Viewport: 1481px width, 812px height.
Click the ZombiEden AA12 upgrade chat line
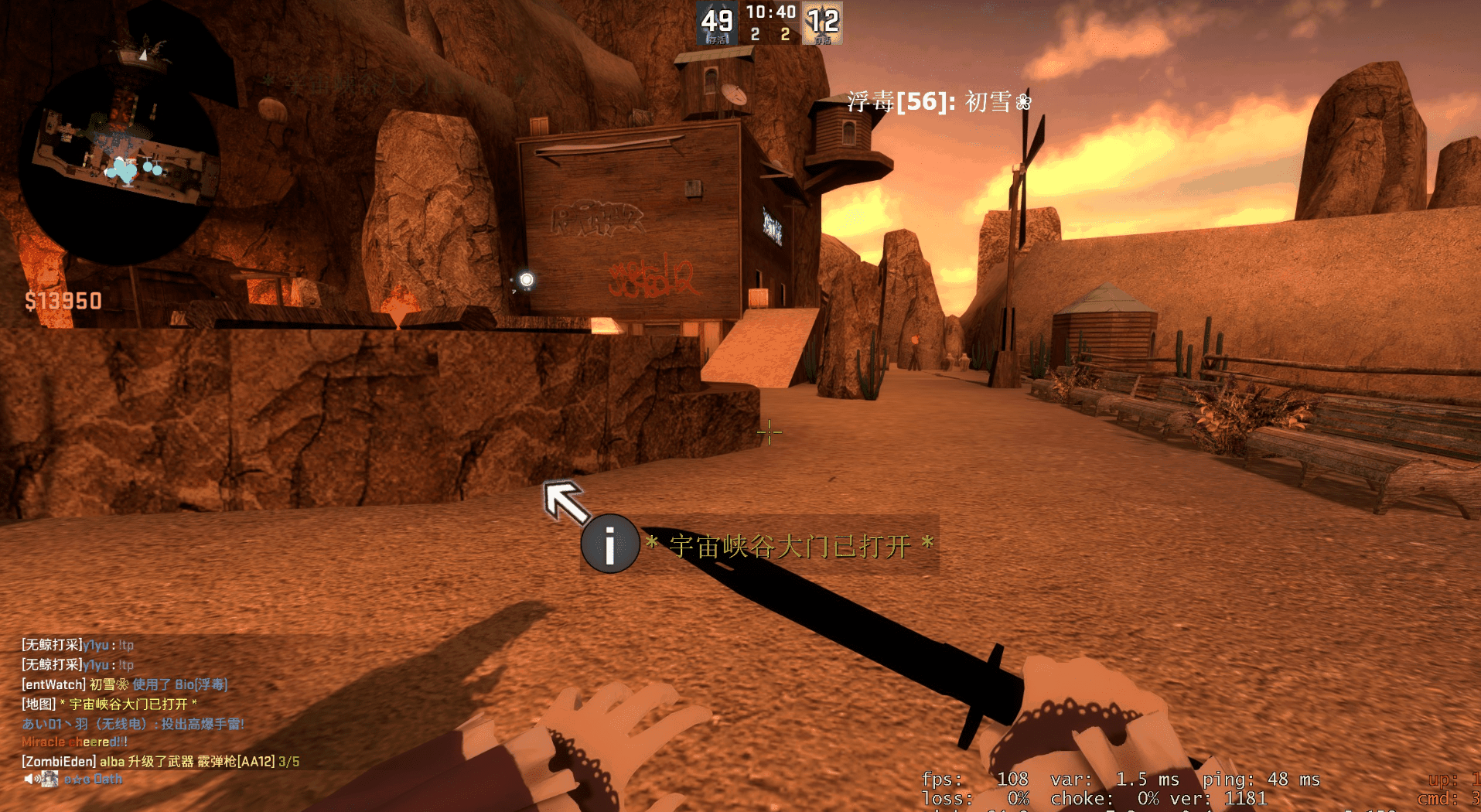(160, 762)
